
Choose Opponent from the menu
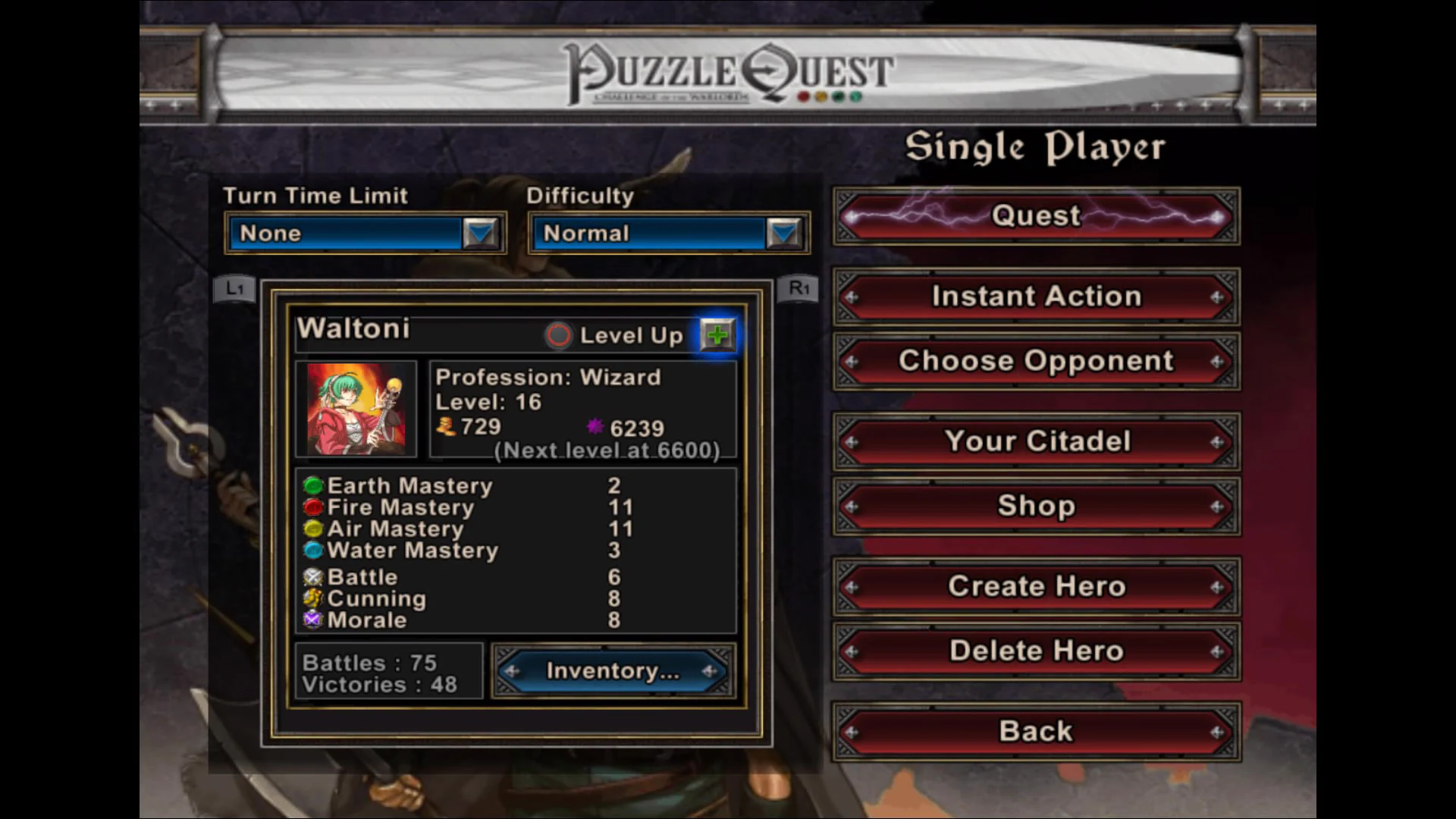1036,362
